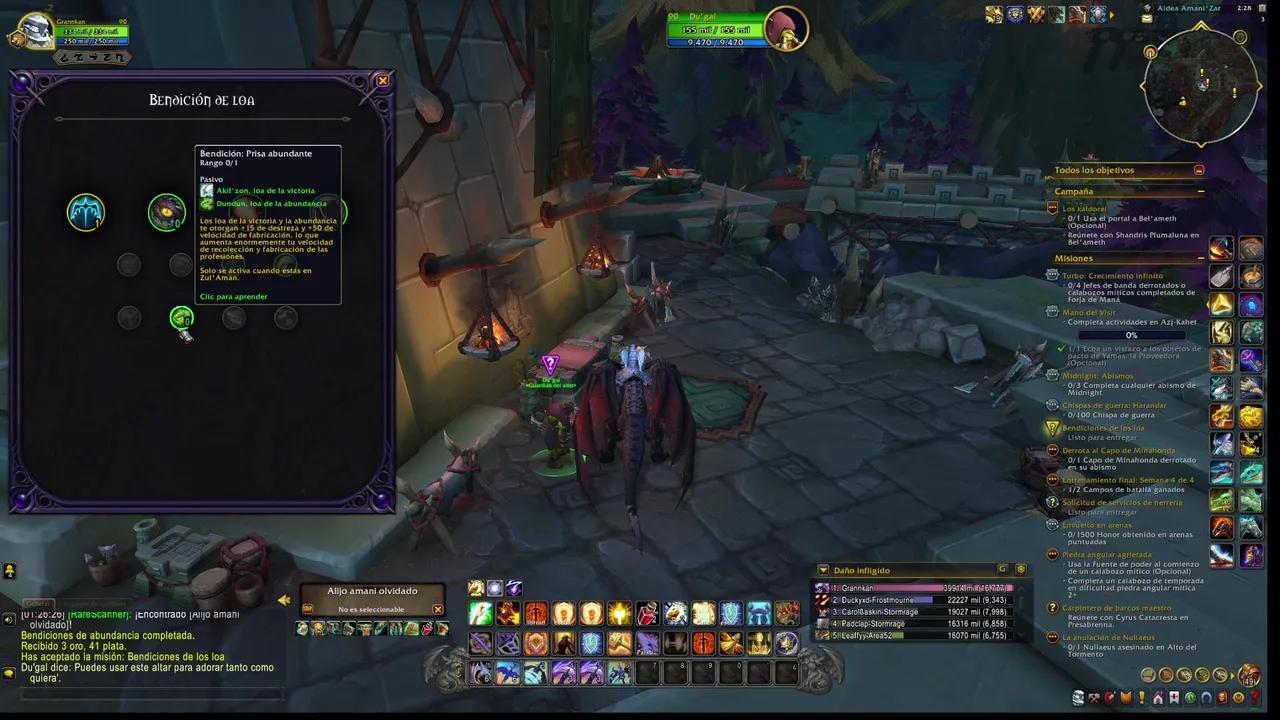The height and width of the screenshot is (720, 1280).
Task: Collapse the chat window with the left arrow
Action: click(x=285, y=599)
